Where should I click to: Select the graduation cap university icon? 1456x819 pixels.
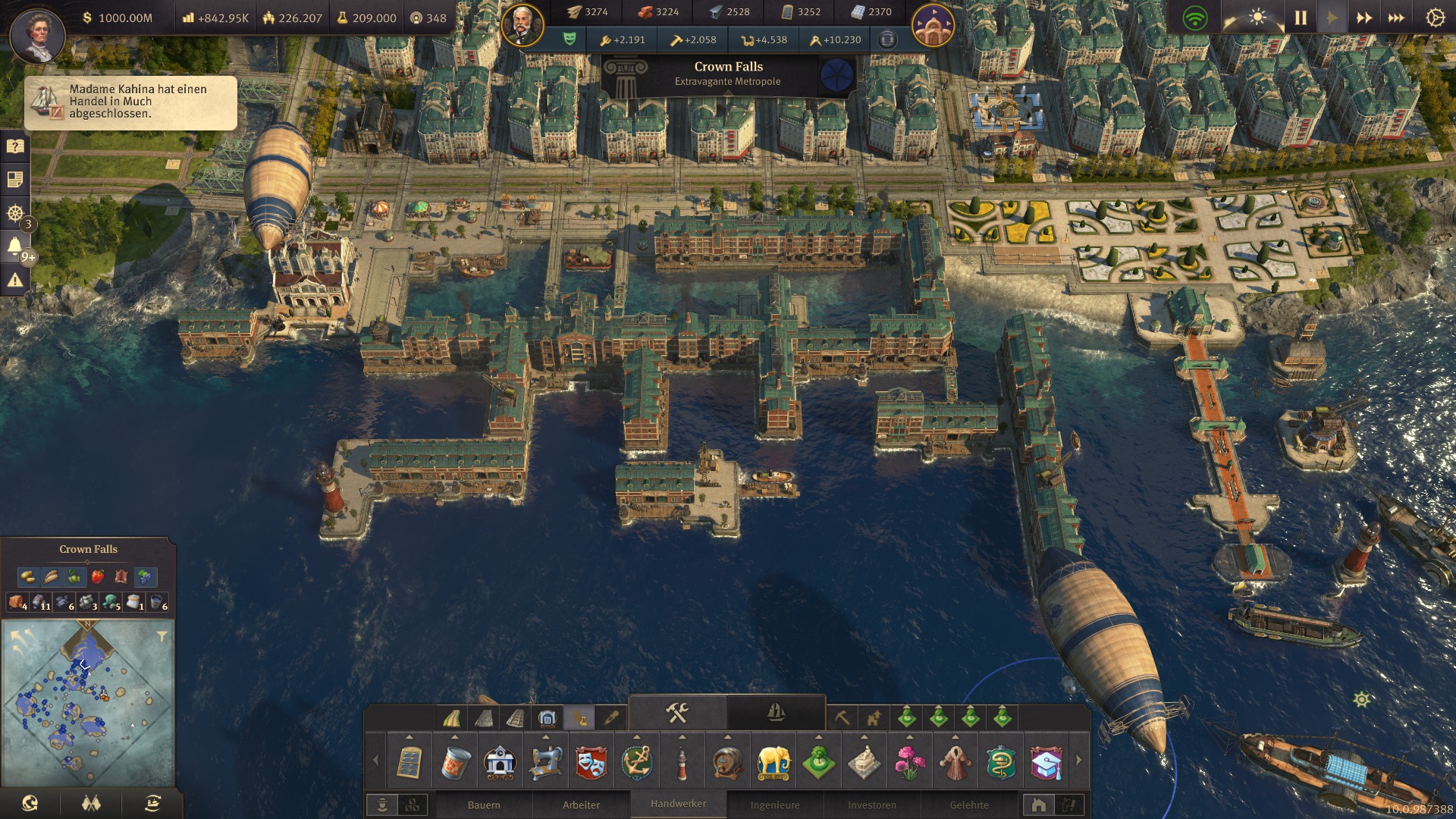click(1046, 762)
